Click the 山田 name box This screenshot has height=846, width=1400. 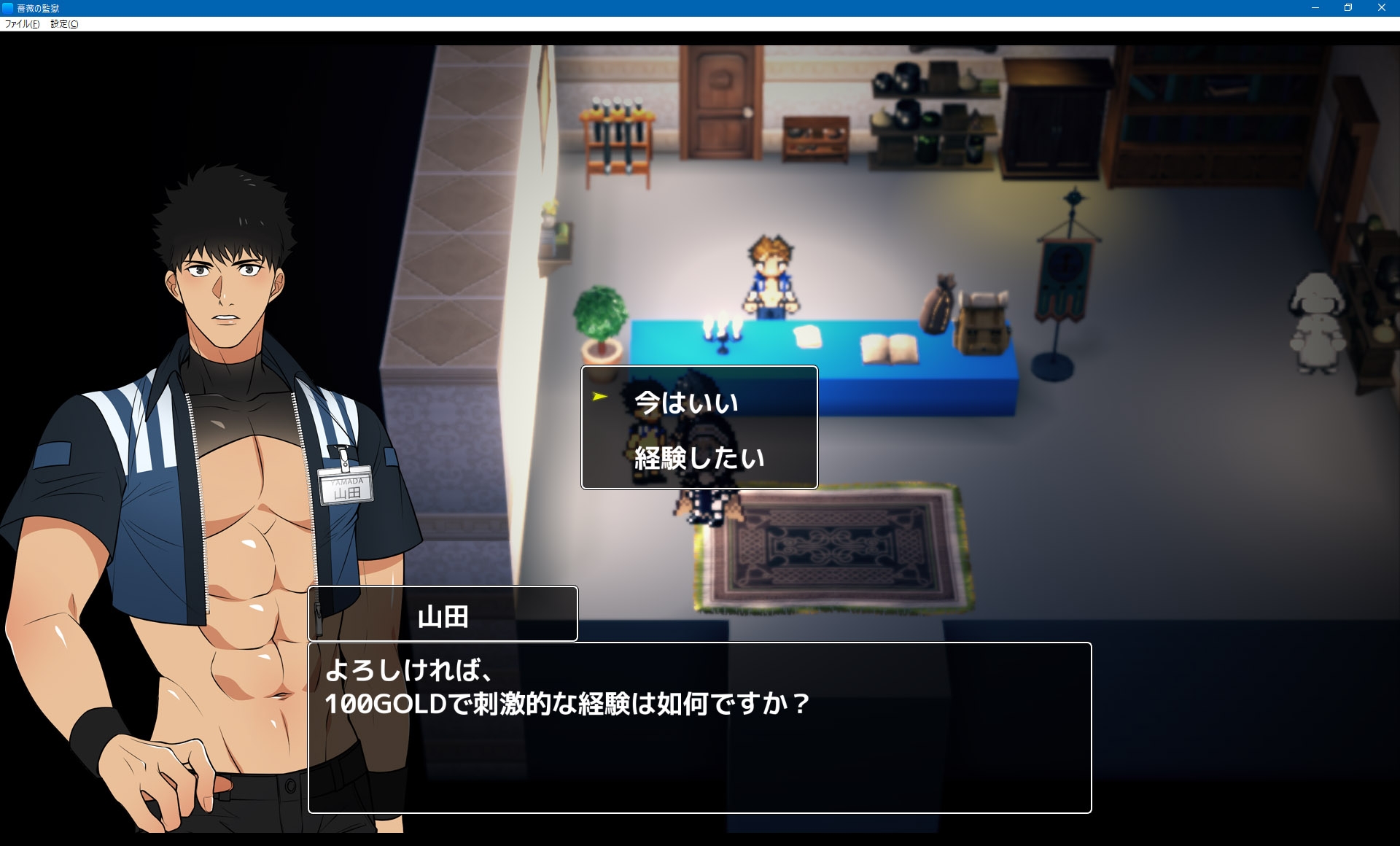[443, 613]
